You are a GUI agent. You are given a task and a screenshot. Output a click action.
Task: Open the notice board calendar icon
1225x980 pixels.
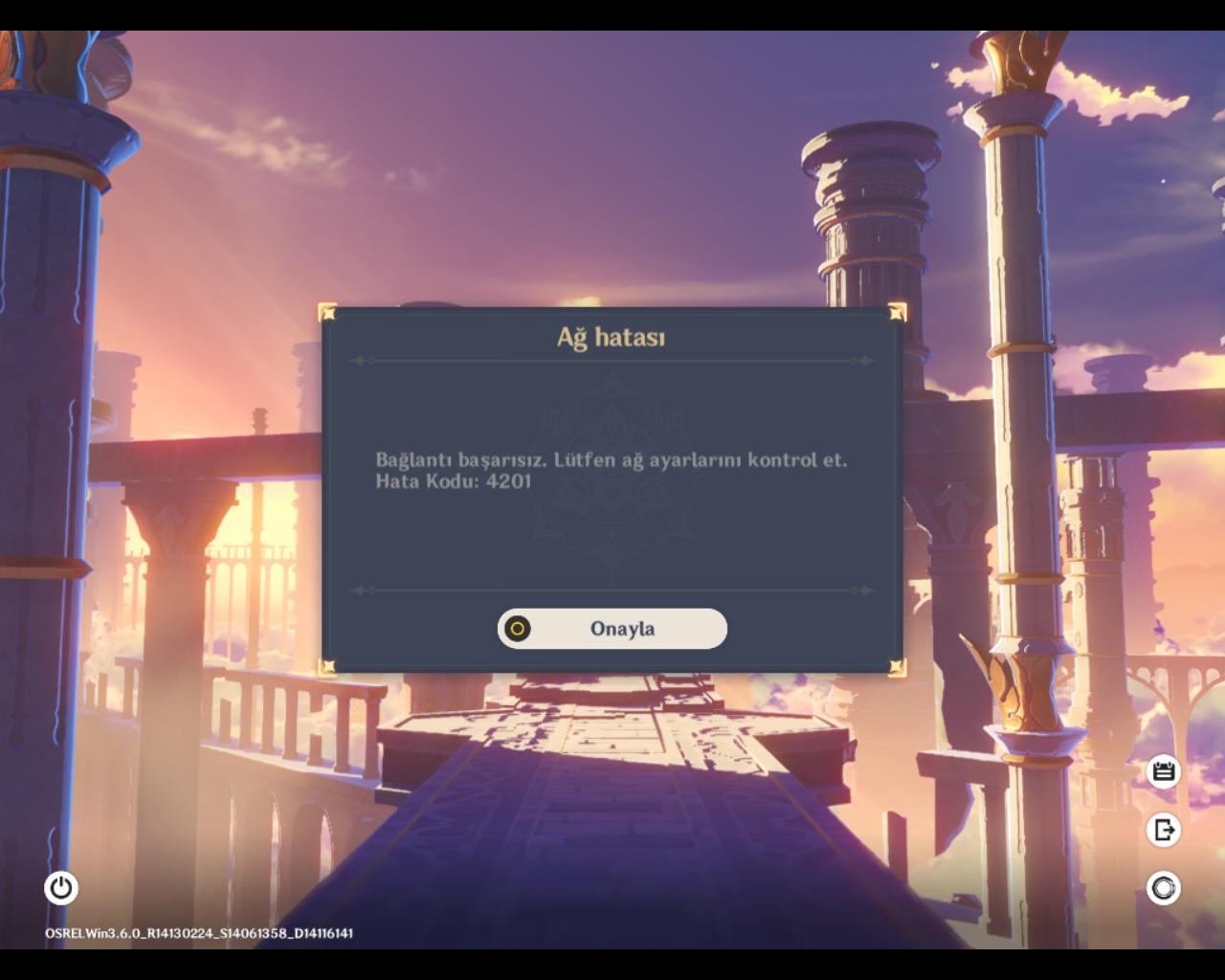click(x=1164, y=771)
